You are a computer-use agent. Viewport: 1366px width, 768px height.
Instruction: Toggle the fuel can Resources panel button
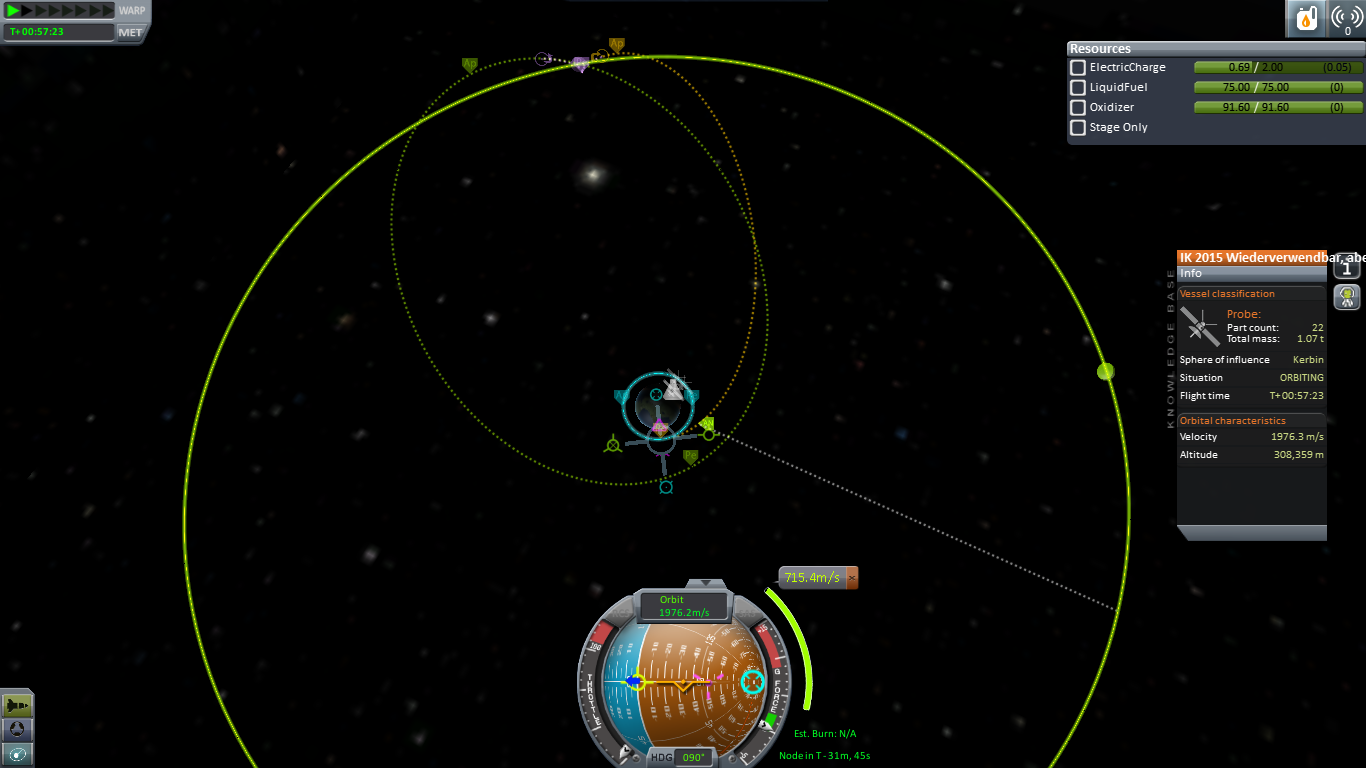tap(1306, 18)
